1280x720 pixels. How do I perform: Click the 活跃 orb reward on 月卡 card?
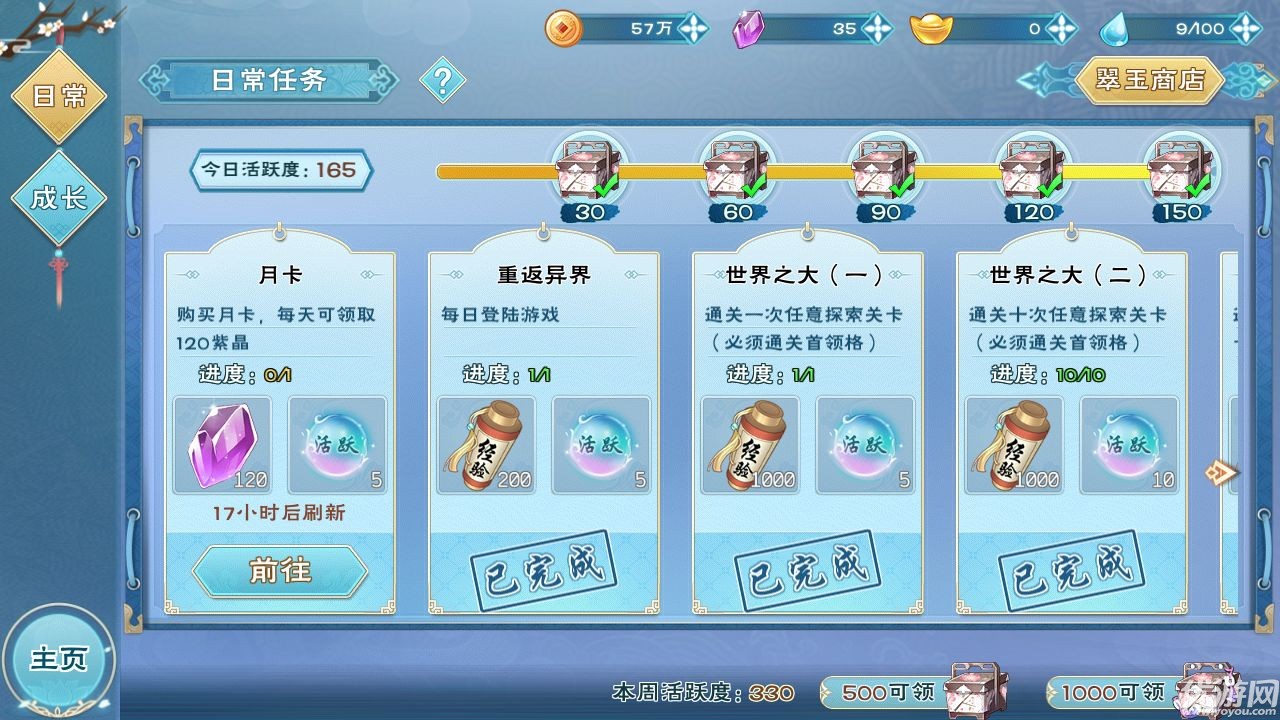[337, 444]
